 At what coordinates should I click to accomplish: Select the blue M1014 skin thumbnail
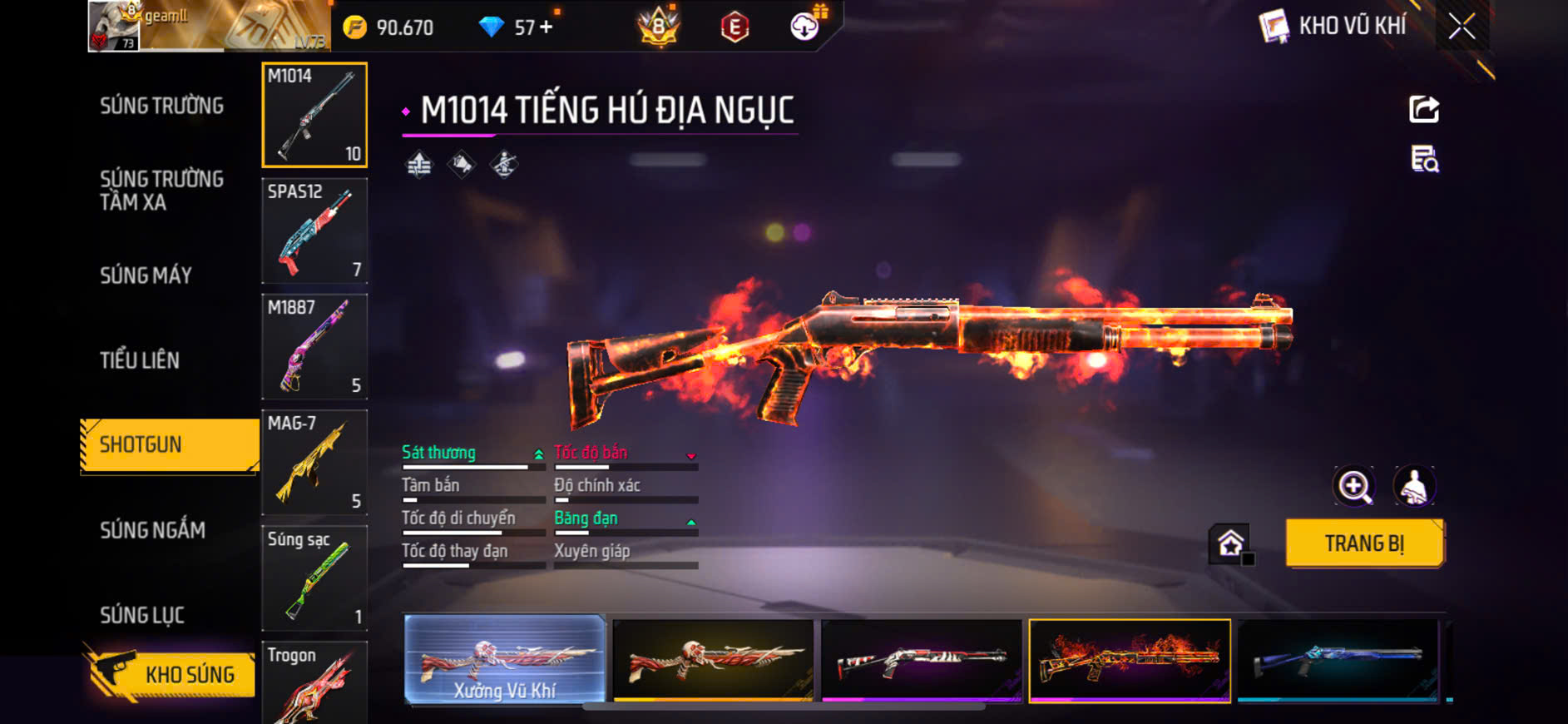tap(1338, 660)
